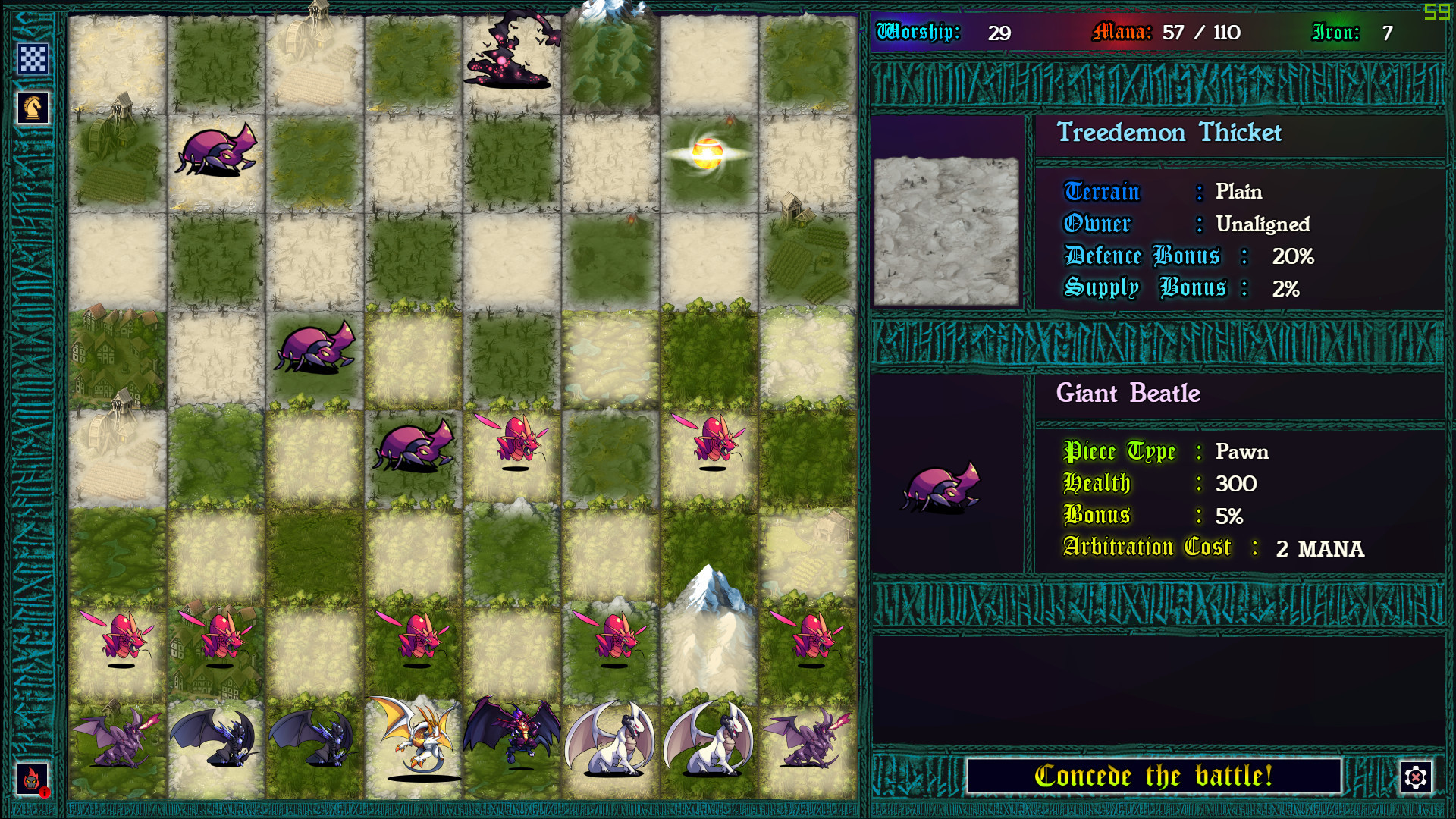Image resolution: width=1456 pixels, height=819 pixels.
Task: Click the Worship resource icon
Action: [917, 33]
